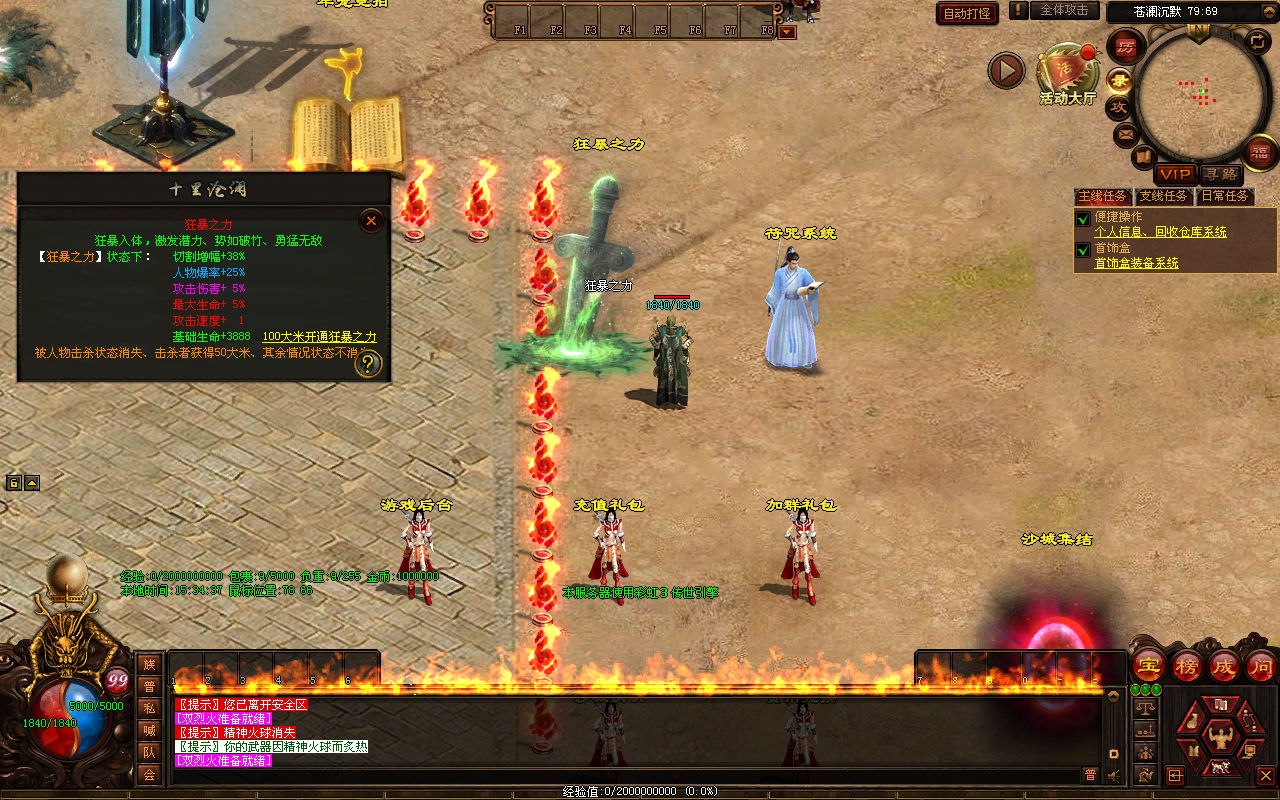Open the 活动大厅 event hall icon

[x=1067, y=70]
